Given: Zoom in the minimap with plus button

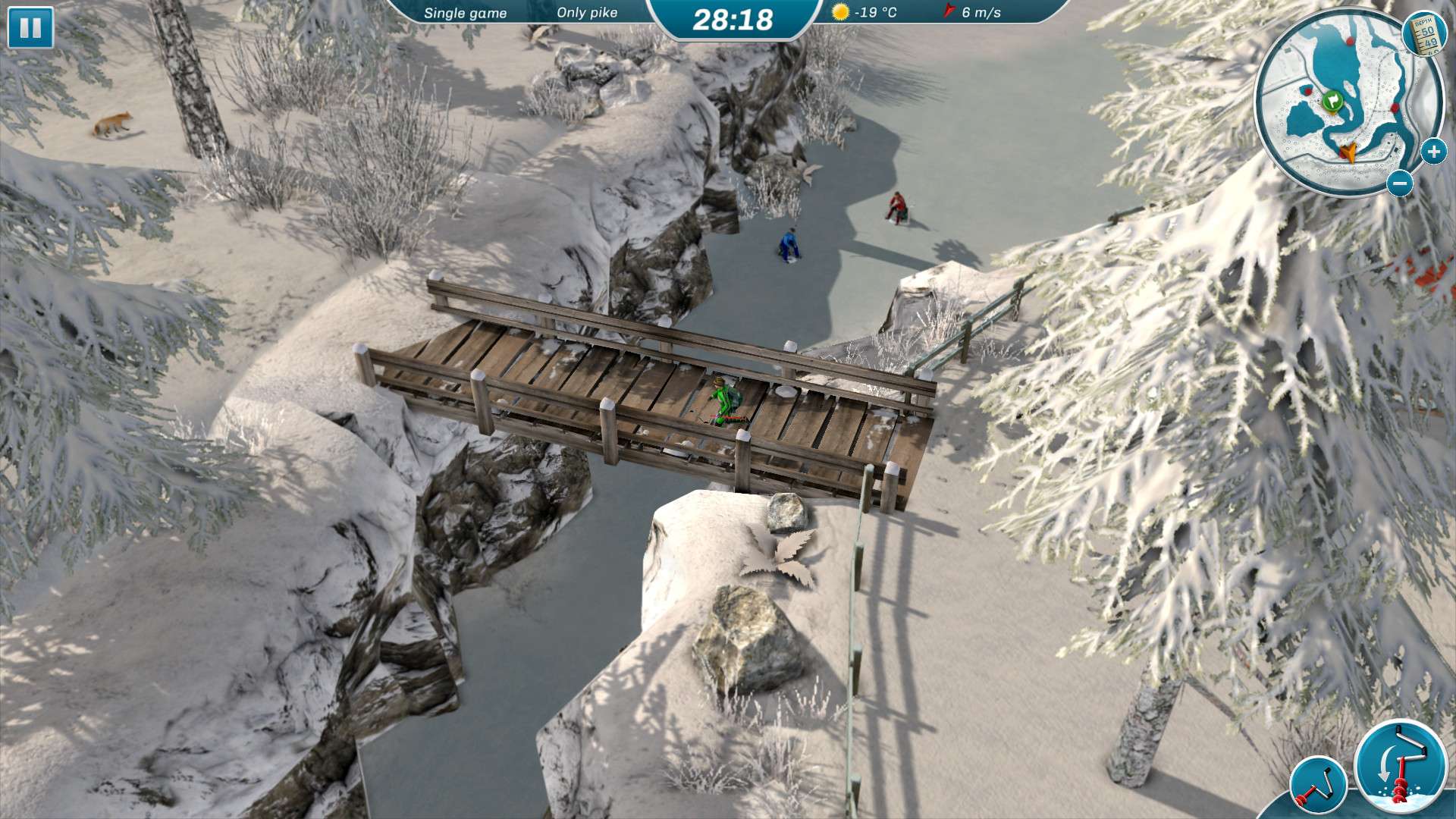Looking at the screenshot, I should (x=1432, y=152).
